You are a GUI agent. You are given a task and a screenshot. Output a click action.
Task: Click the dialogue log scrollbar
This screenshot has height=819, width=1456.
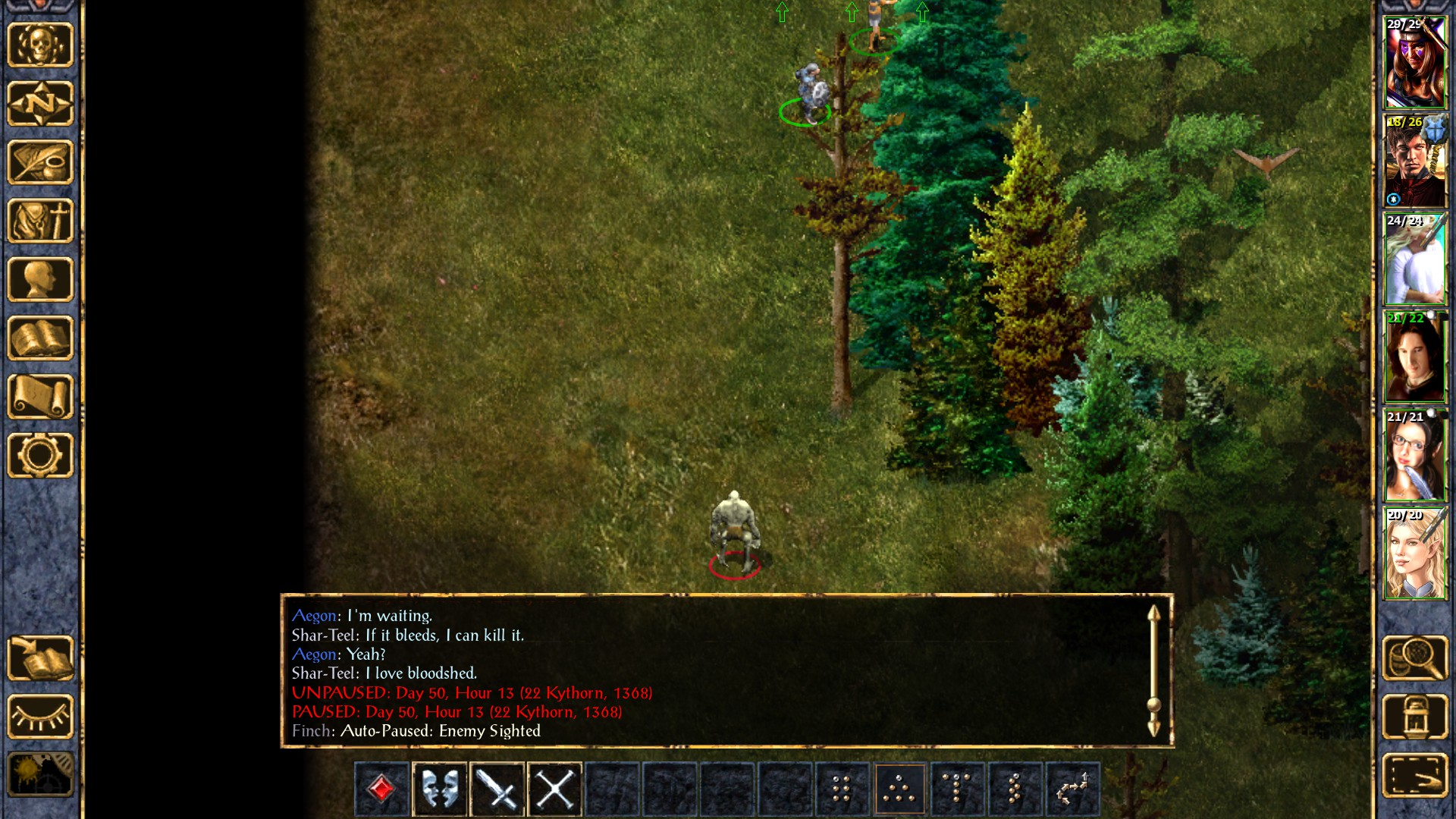point(1153,671)
